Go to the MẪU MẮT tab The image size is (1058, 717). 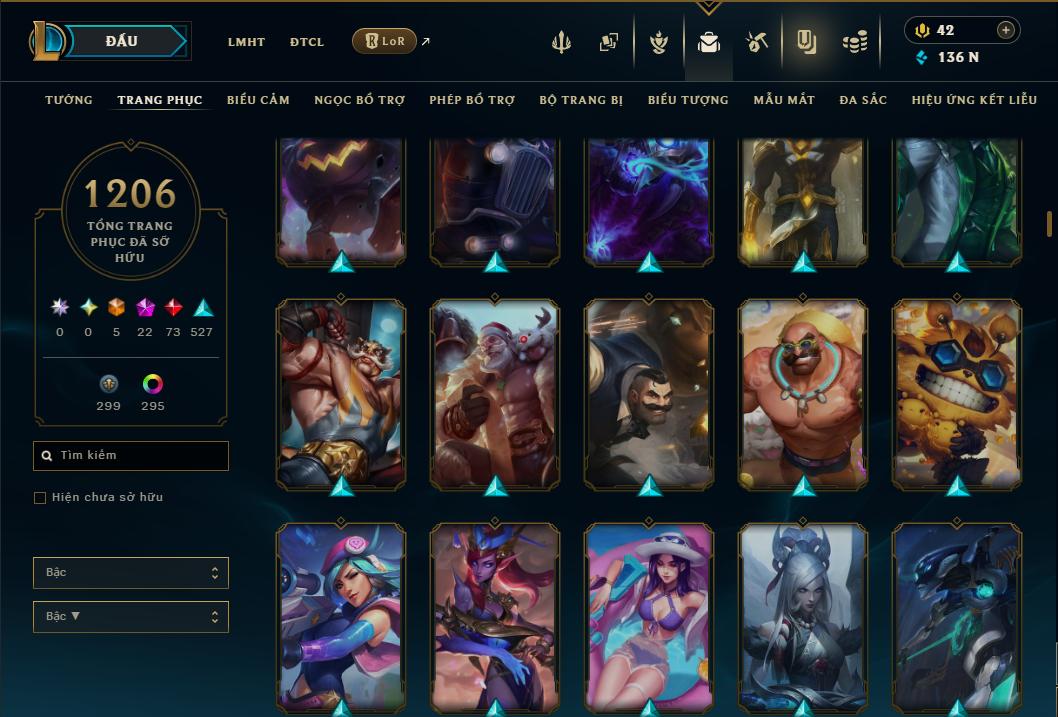tap(784, 100)
